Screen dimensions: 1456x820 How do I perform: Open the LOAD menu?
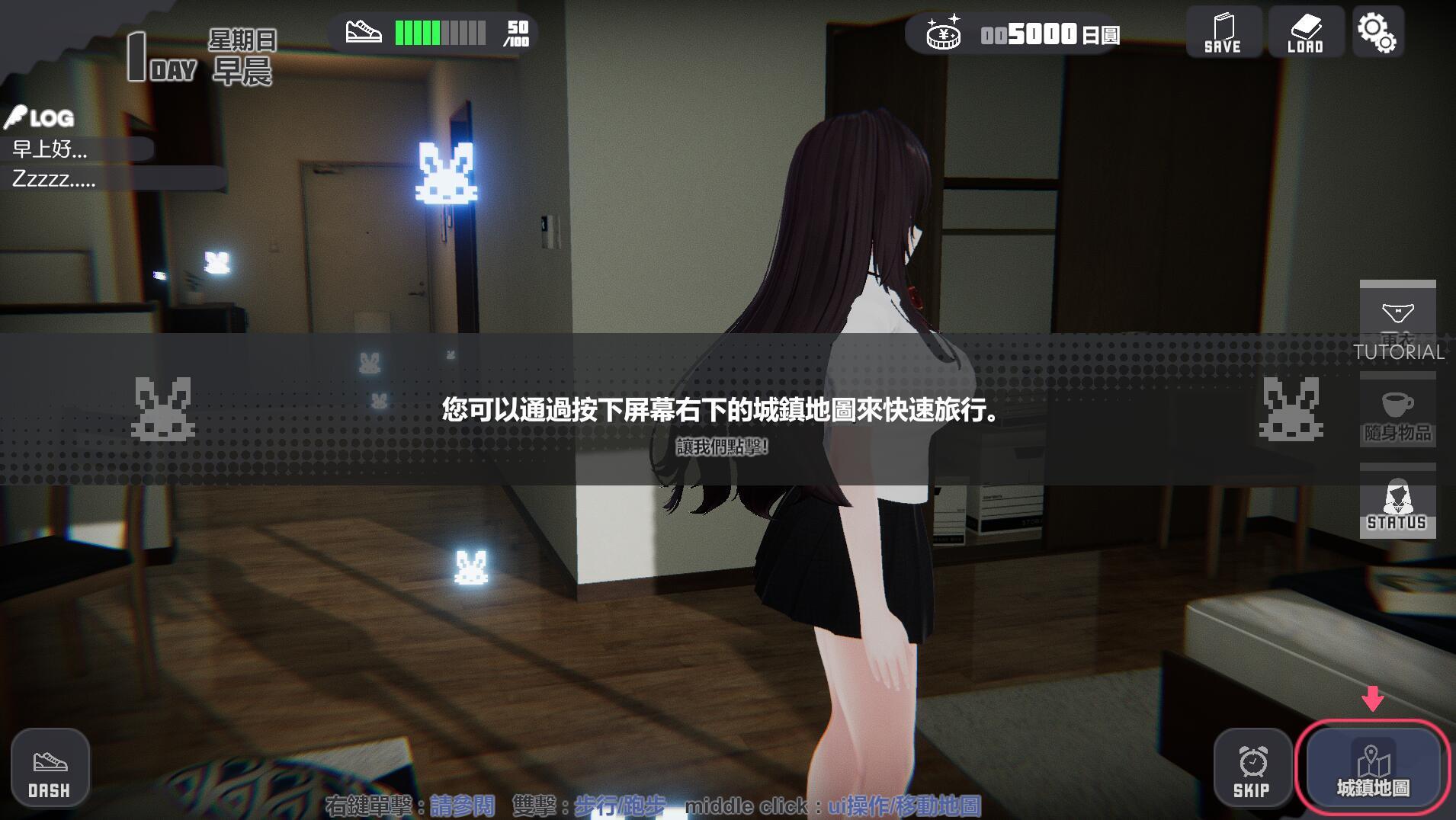(1305, 32)
